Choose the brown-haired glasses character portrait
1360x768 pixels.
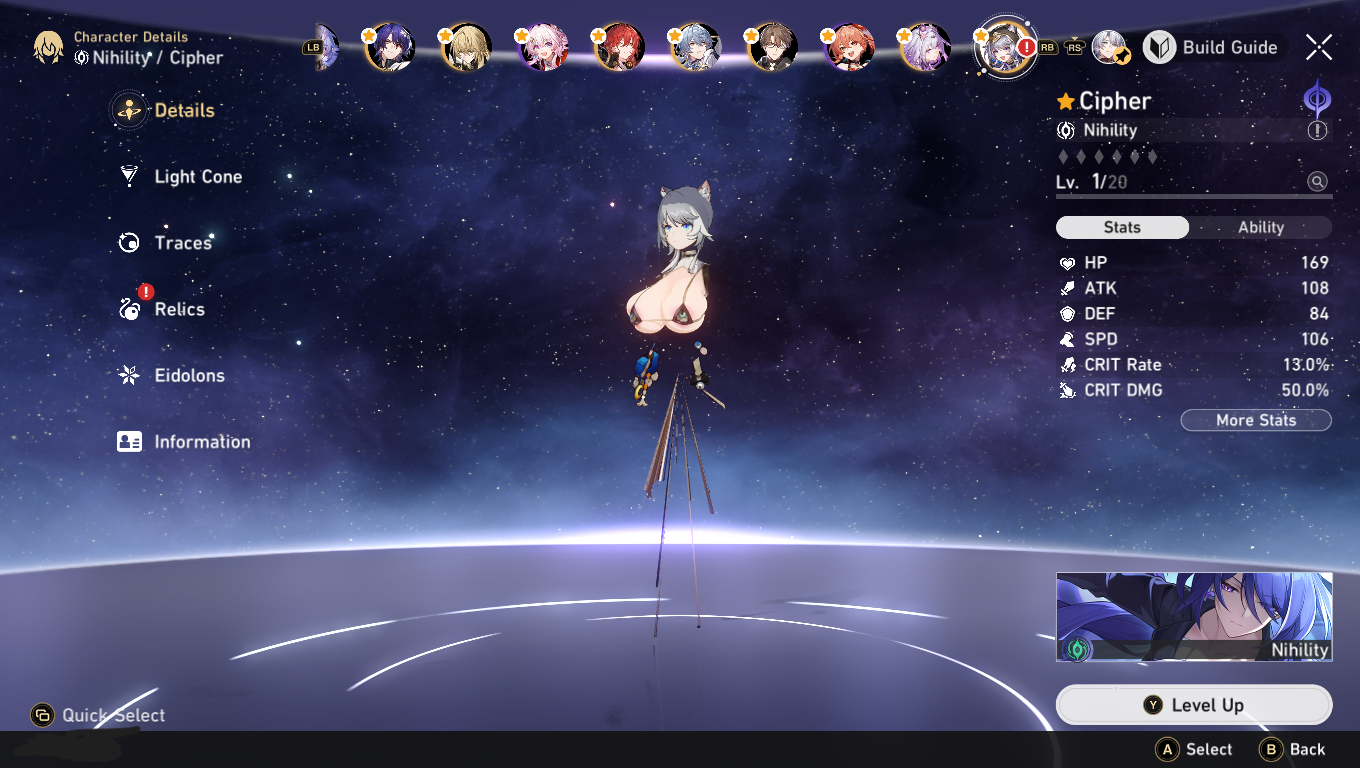coord(772,47)
